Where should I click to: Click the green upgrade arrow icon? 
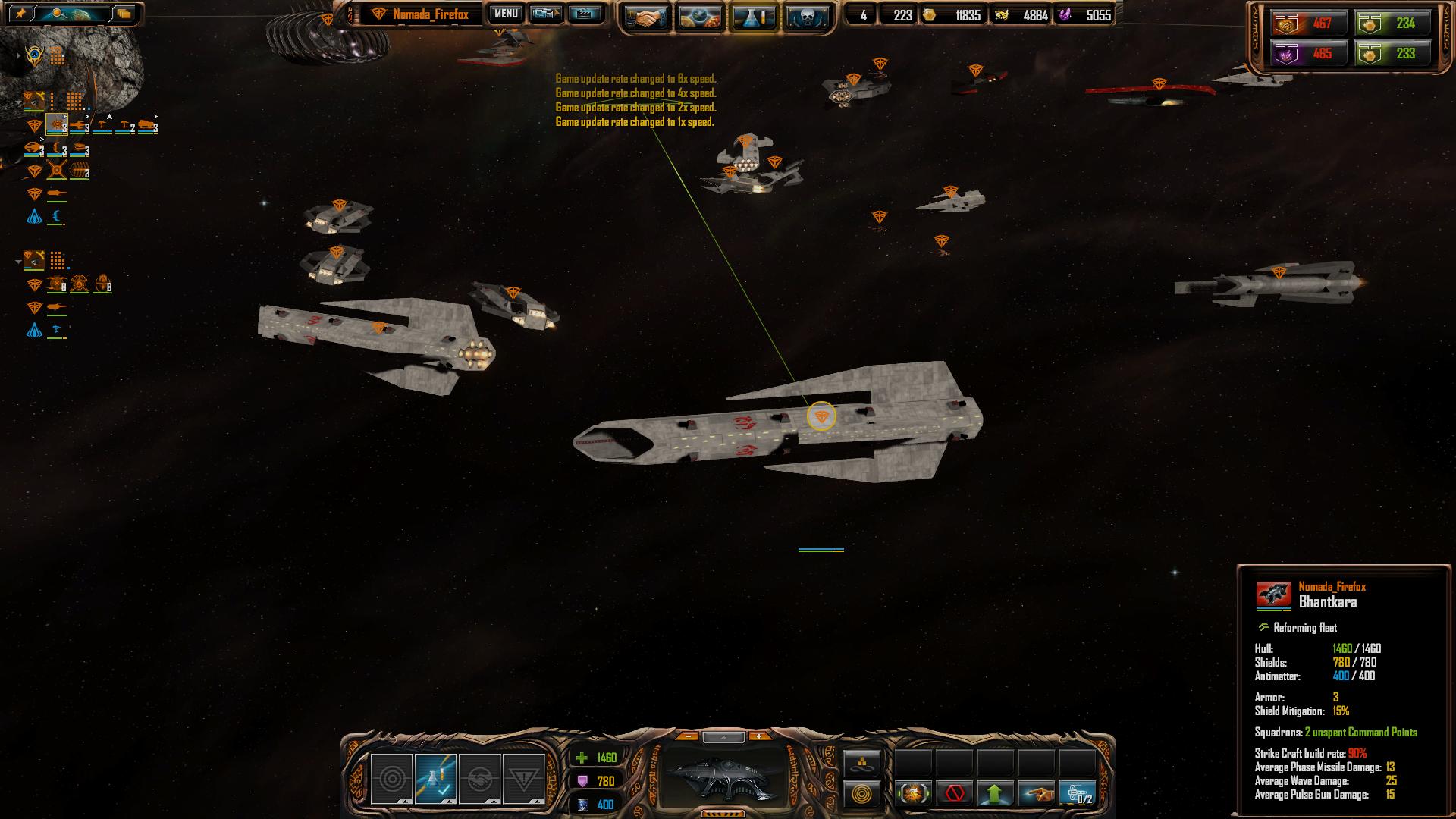tap(995, 794)
